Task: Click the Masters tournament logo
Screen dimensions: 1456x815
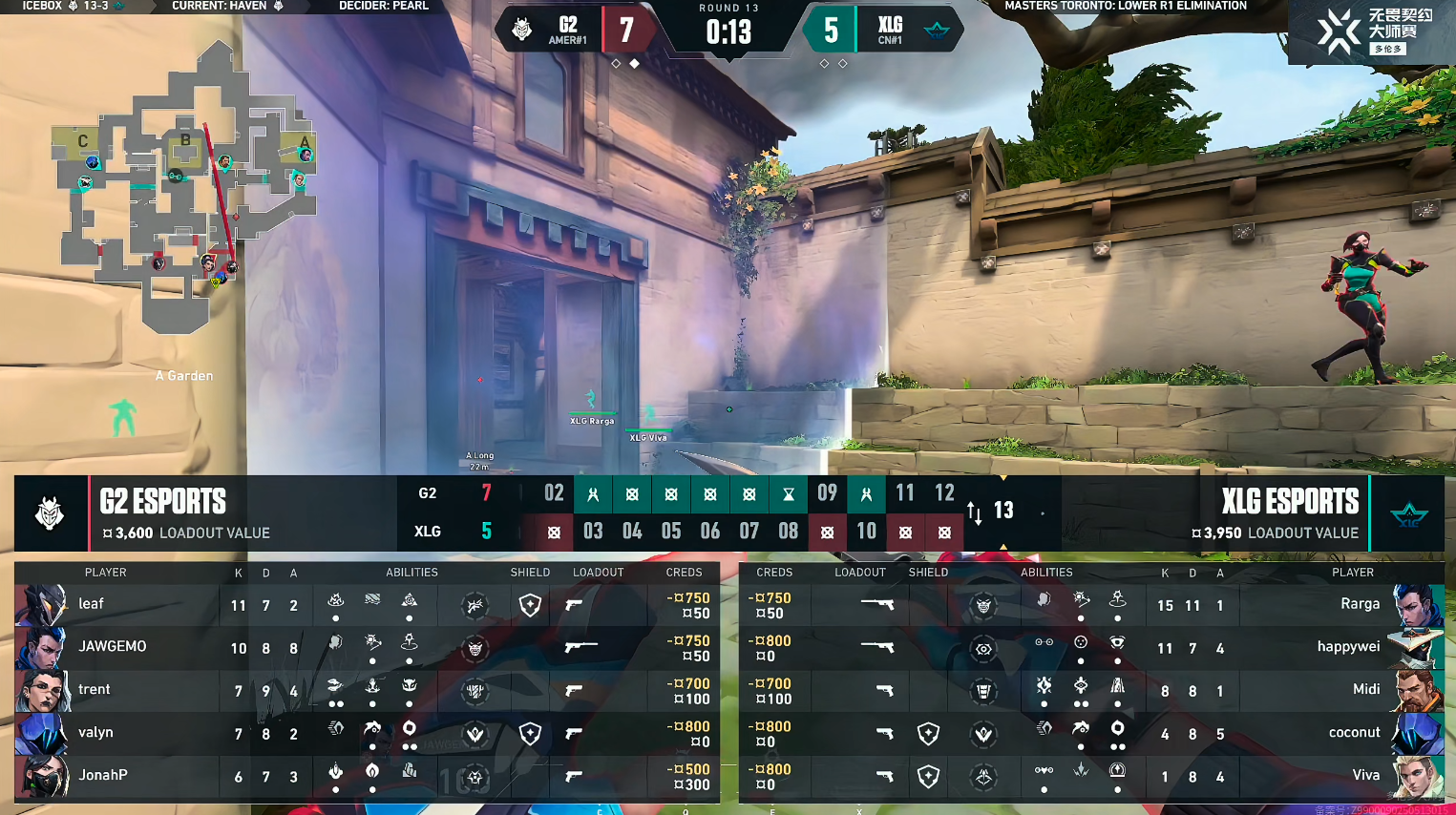Action: point(1372,31)
